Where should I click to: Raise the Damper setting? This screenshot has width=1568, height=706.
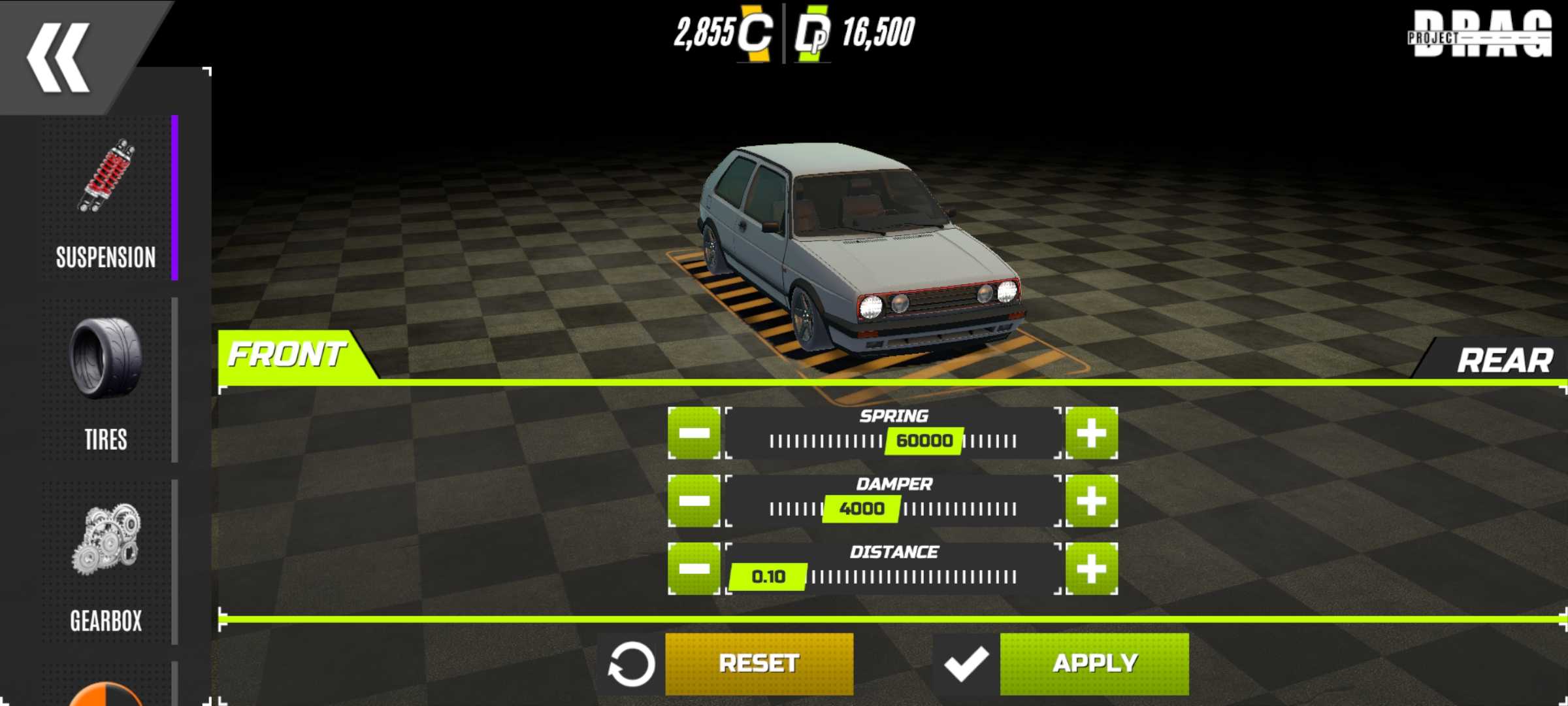1091,501
